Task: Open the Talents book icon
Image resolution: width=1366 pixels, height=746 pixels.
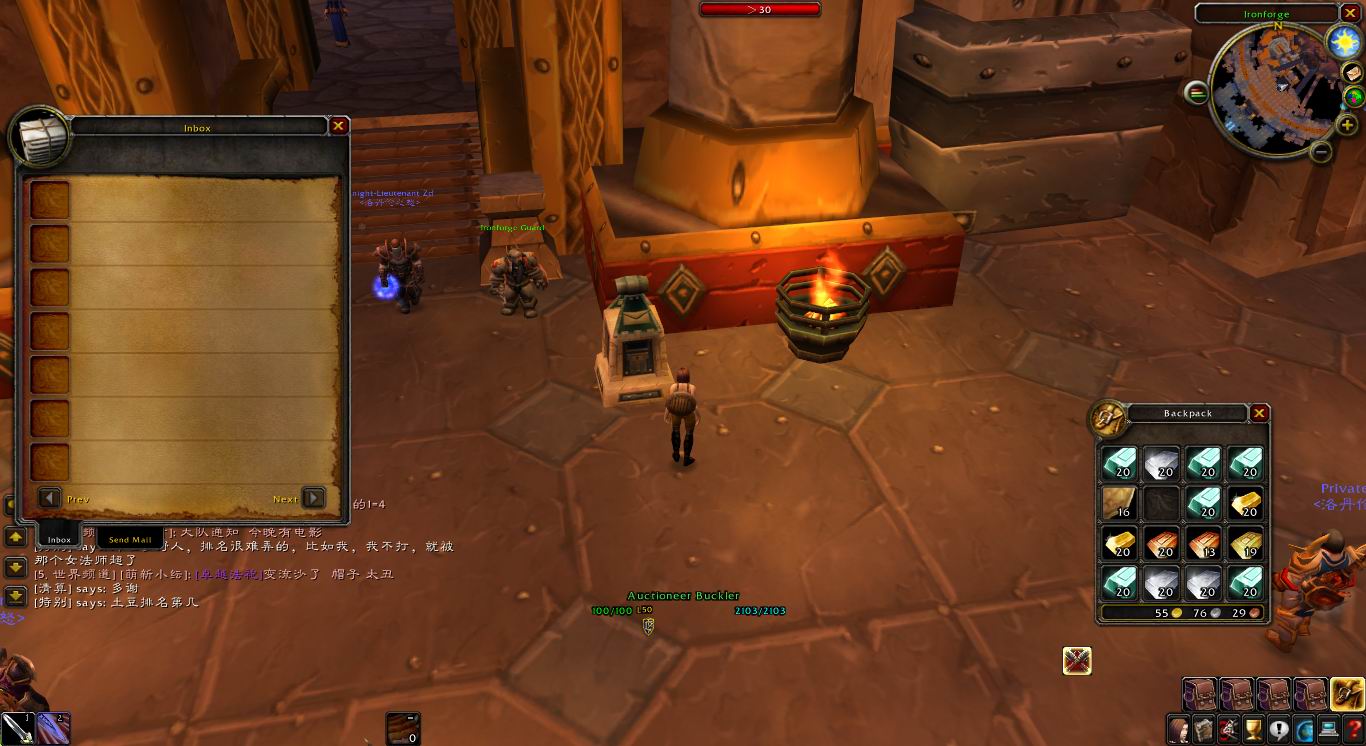Action: click(1229, 729)
